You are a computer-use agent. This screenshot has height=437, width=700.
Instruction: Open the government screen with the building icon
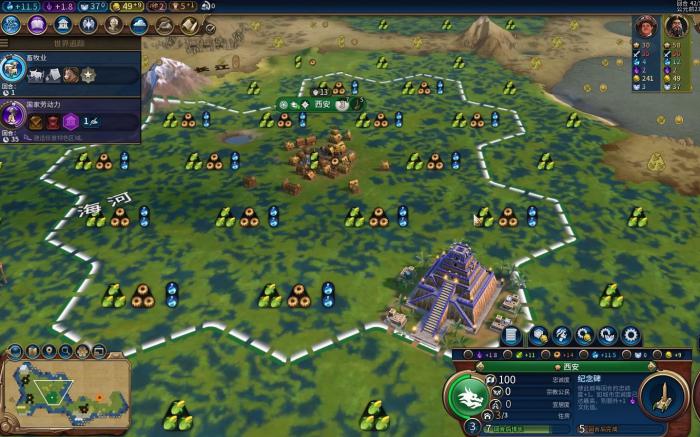click(x=64, y=25)
